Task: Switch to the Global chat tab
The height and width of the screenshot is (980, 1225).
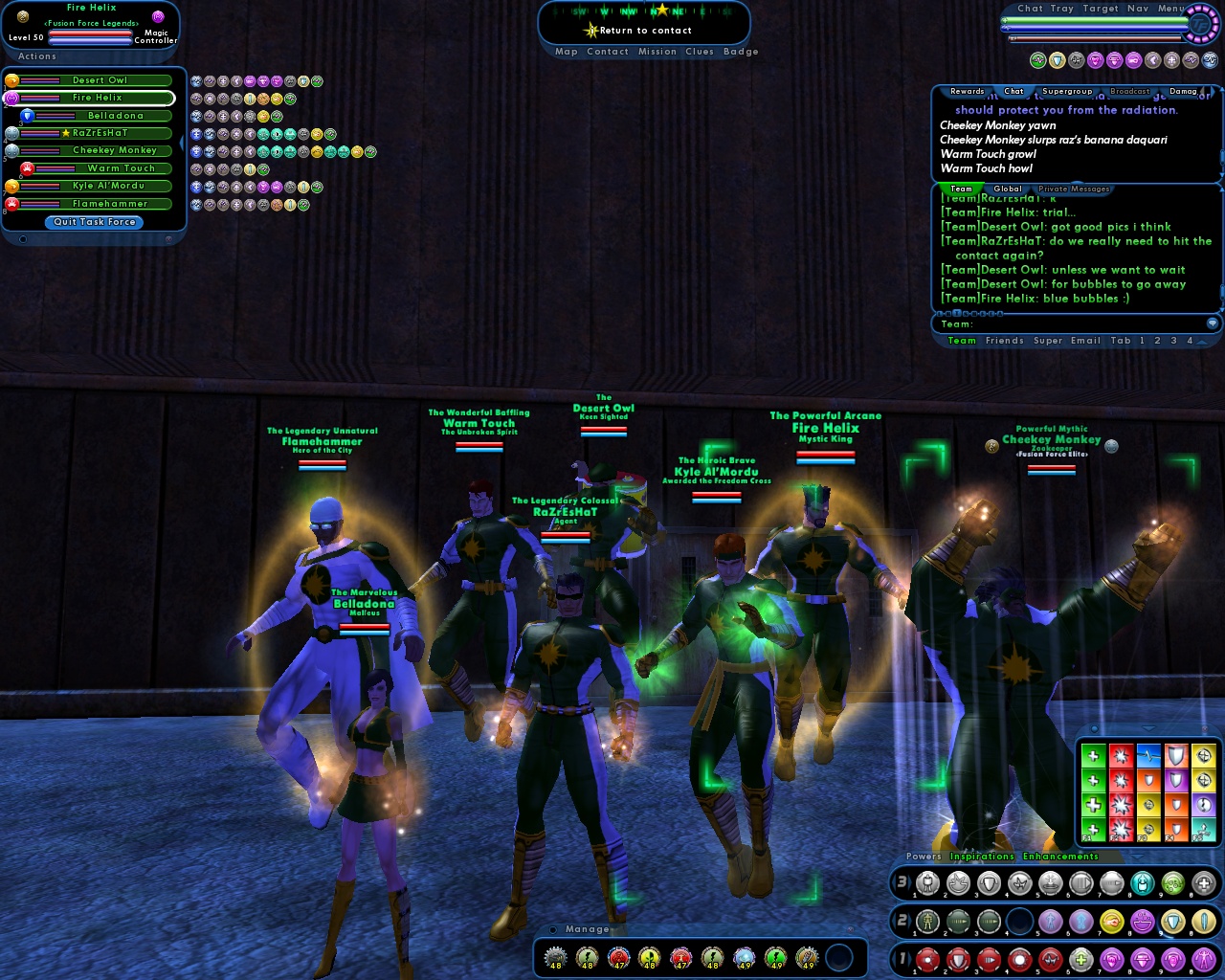Action: (1008, 189)
